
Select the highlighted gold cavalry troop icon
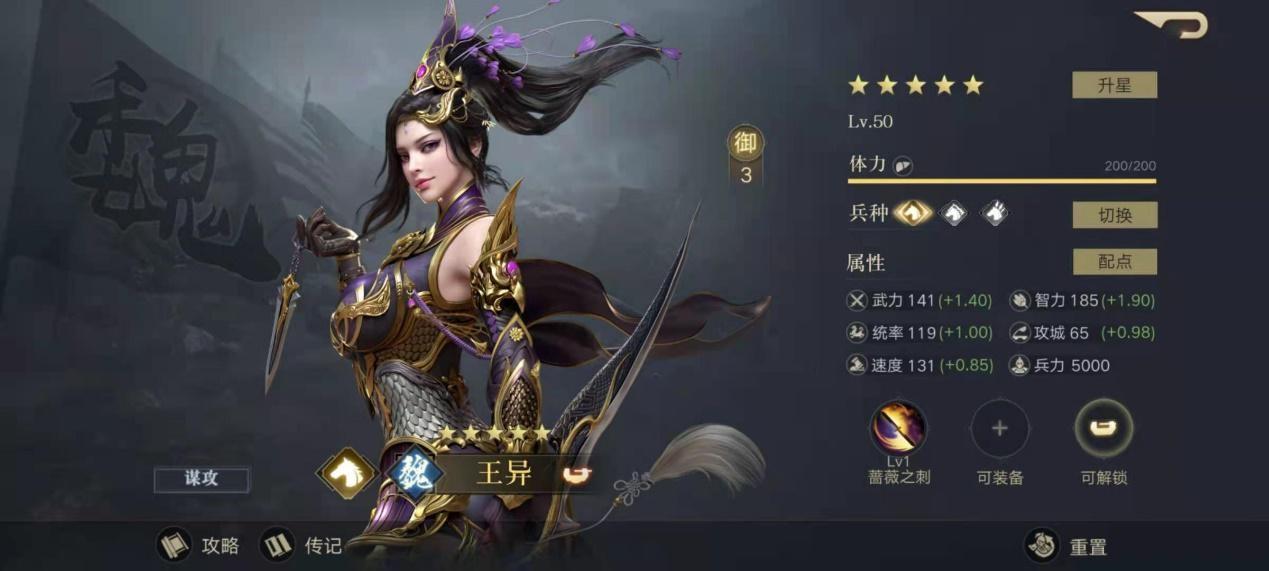pyautogui.click(x=913, y=213)
